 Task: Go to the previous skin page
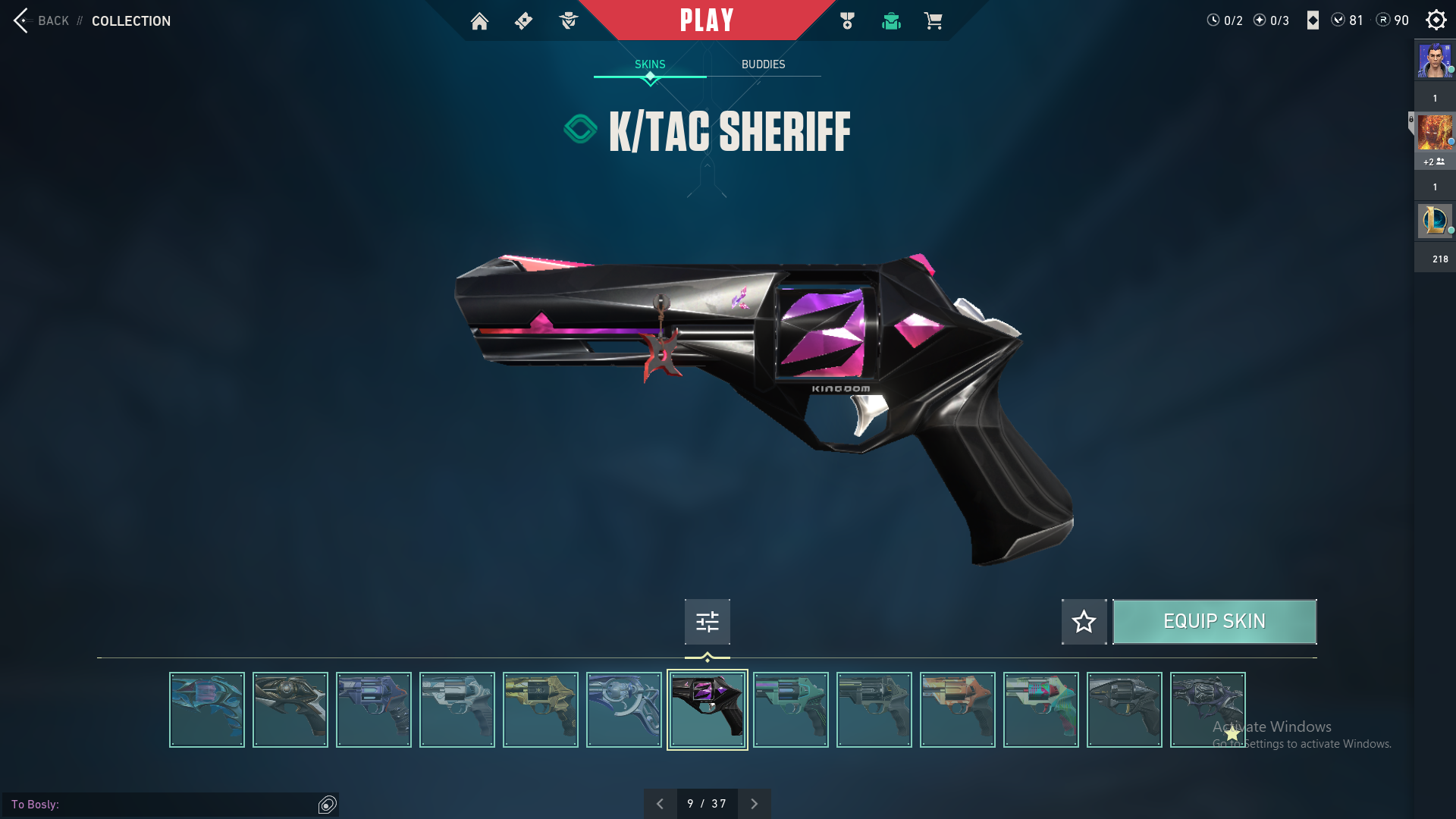(660, 804)
